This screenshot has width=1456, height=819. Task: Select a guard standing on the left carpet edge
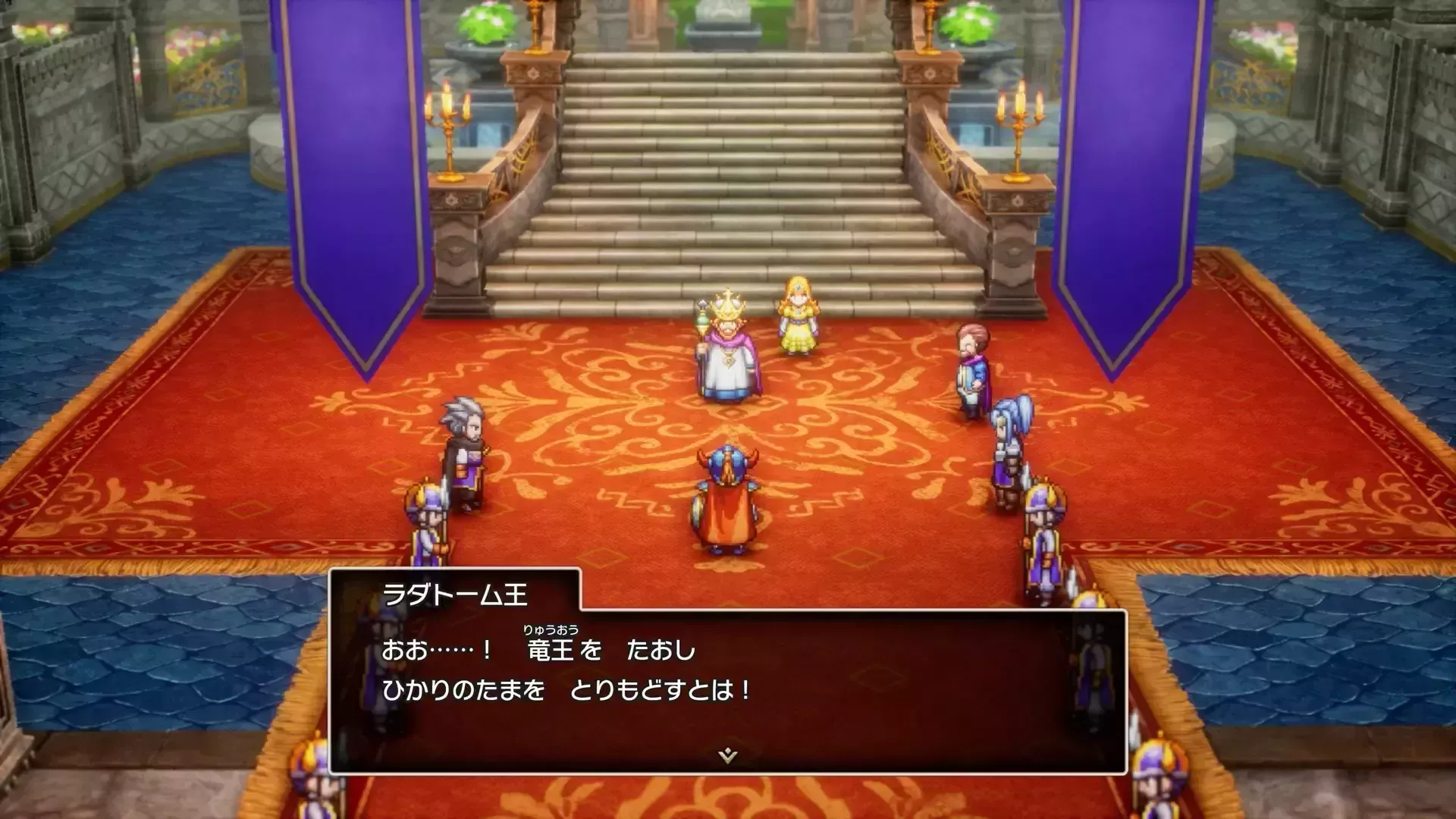click(x=427, y=523)
